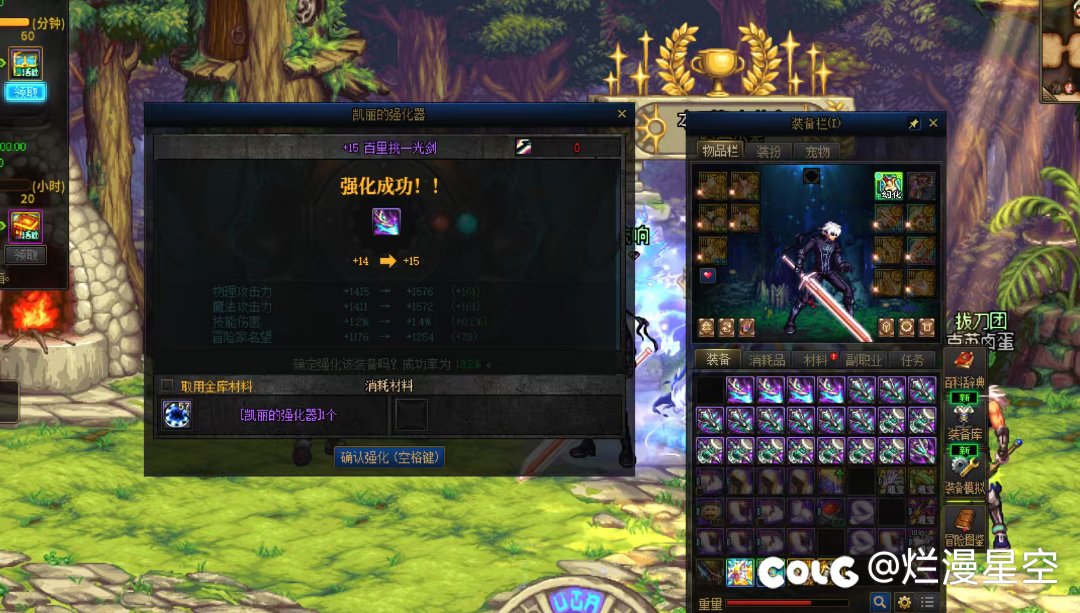Image resolution: width=1080 pixels, height=613 pixels.
Task: Show the 消耗品 inventory tab
Action: tap(767, 360)
